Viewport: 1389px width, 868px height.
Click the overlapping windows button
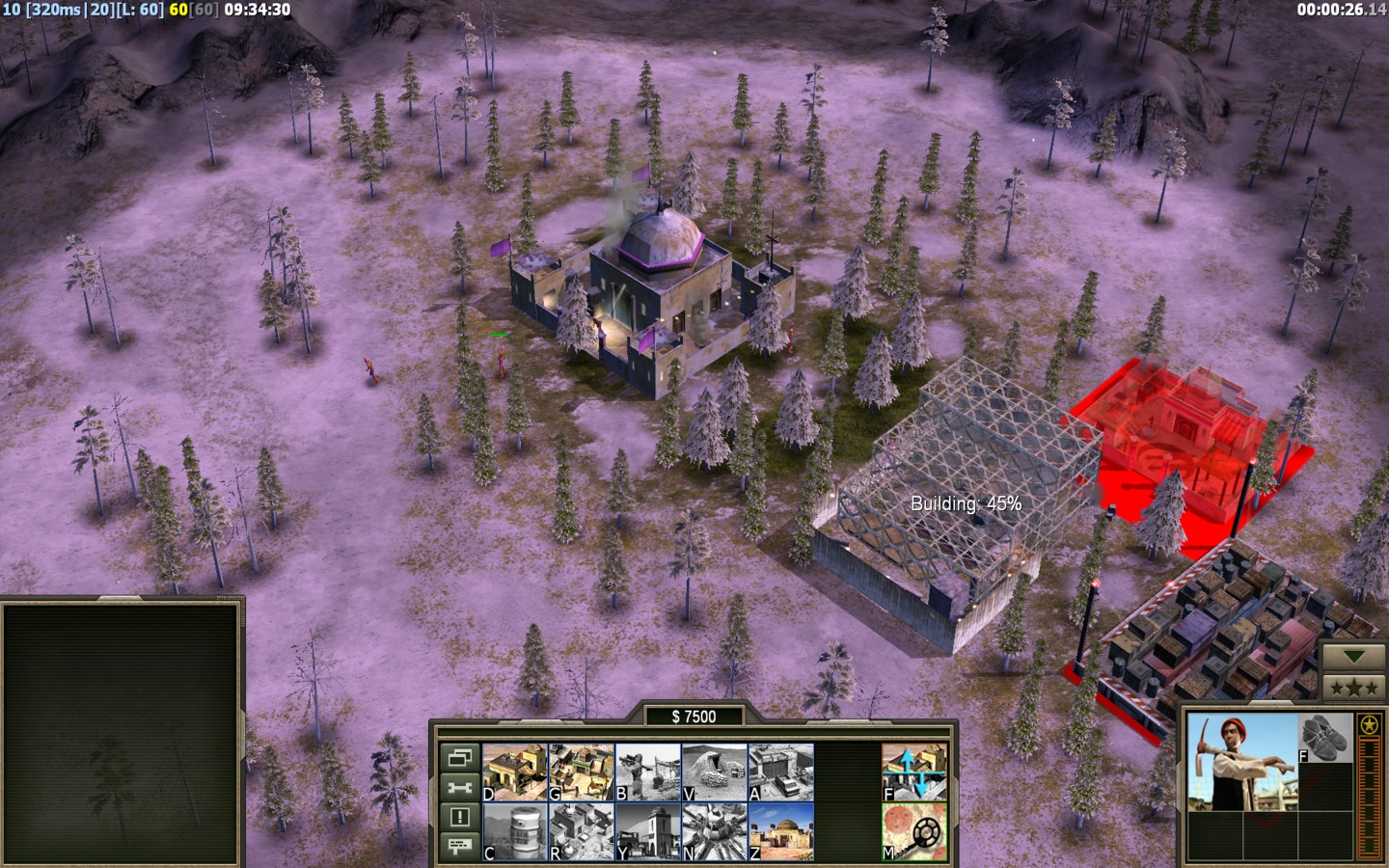tap(459, 758)
